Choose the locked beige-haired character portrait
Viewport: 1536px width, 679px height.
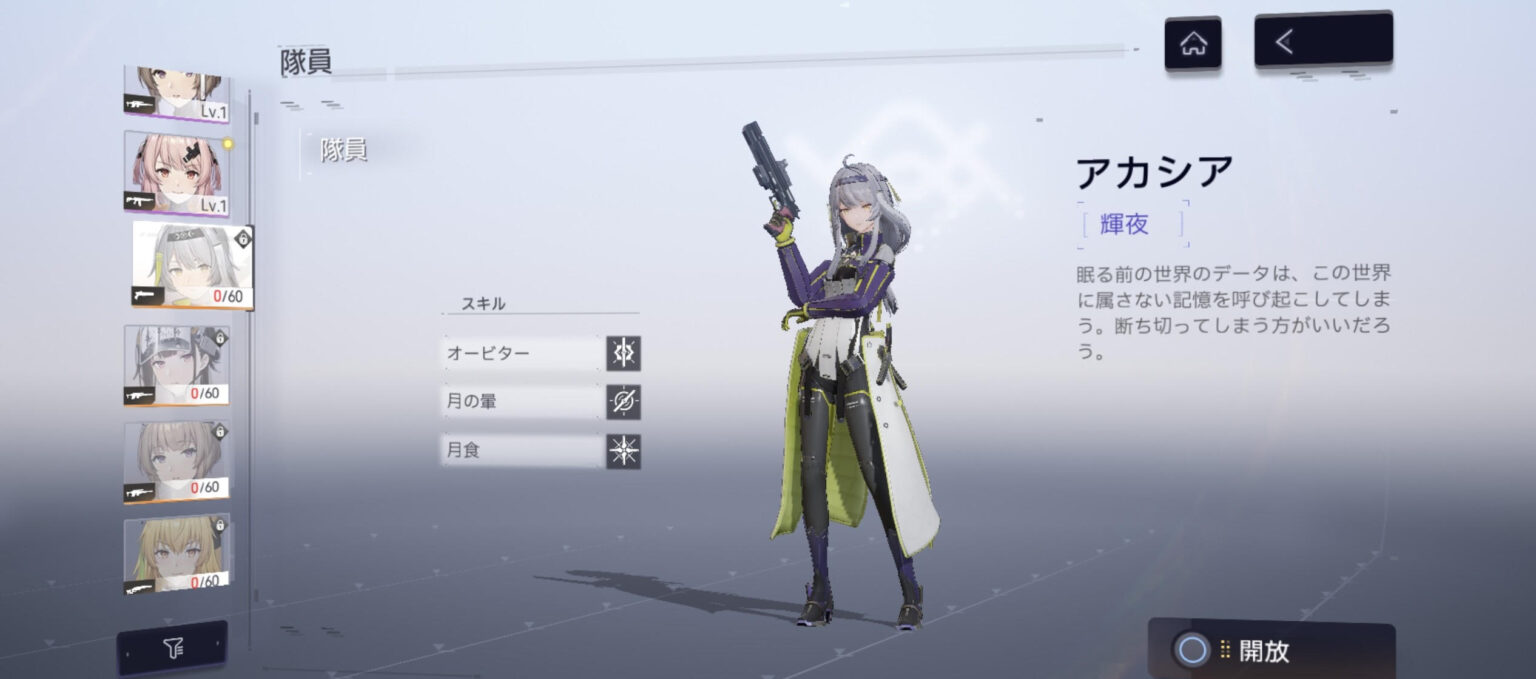coord(176,461)
